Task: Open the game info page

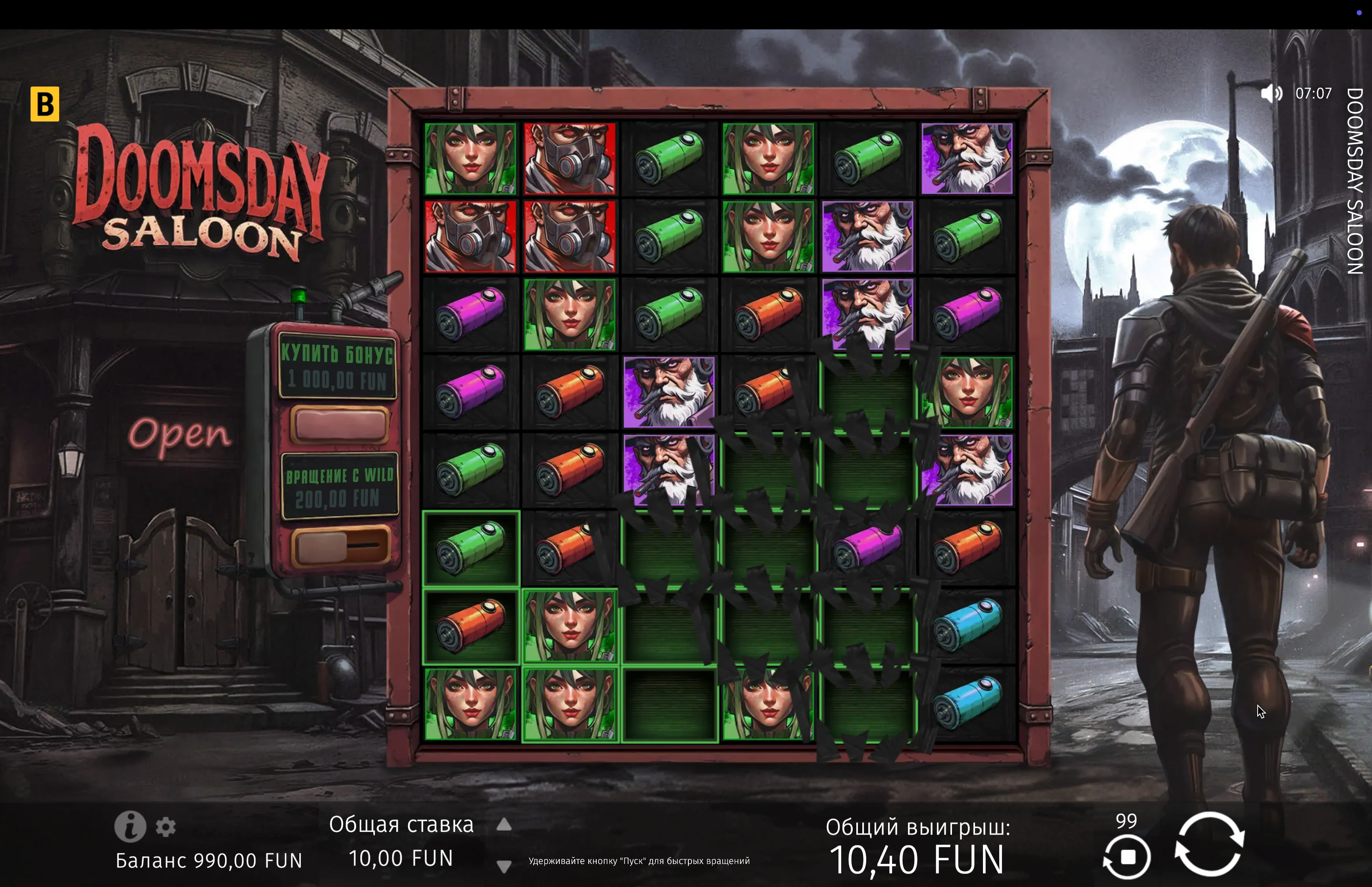Action: pyautogui.click(x=130, y=827)
